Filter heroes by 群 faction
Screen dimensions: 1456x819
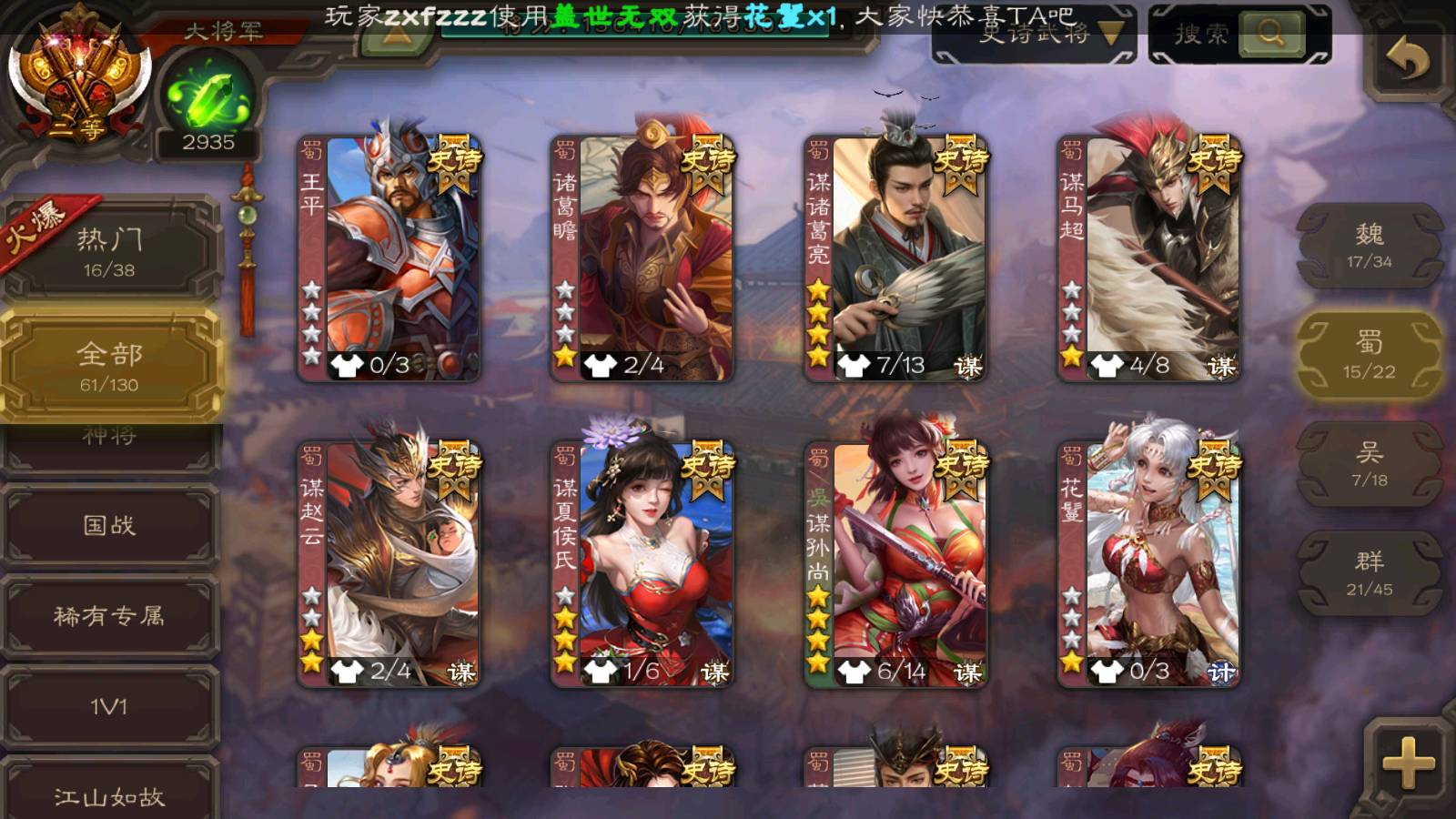[x=1369, y=573]
